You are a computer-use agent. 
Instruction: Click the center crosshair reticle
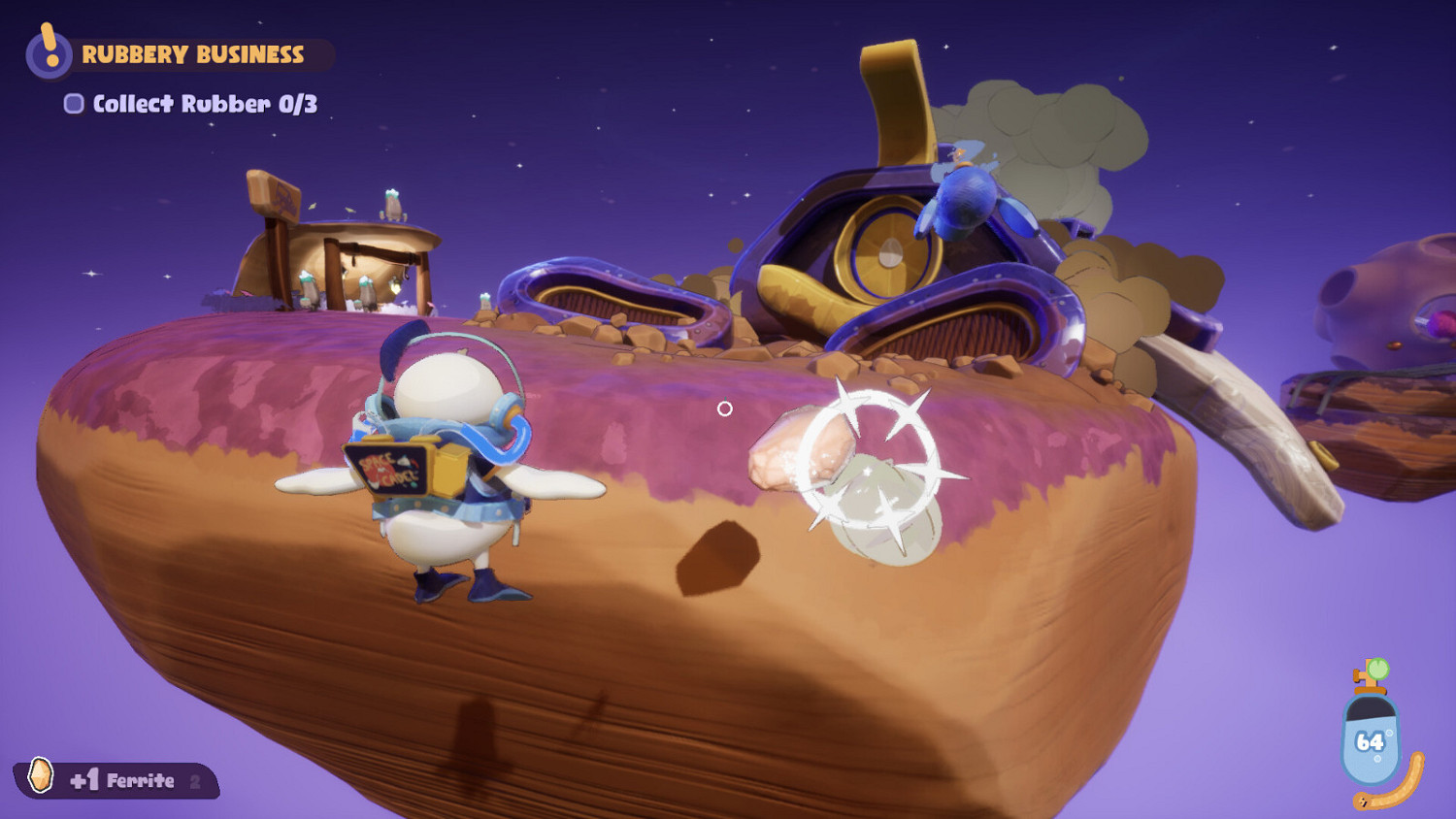726,409
